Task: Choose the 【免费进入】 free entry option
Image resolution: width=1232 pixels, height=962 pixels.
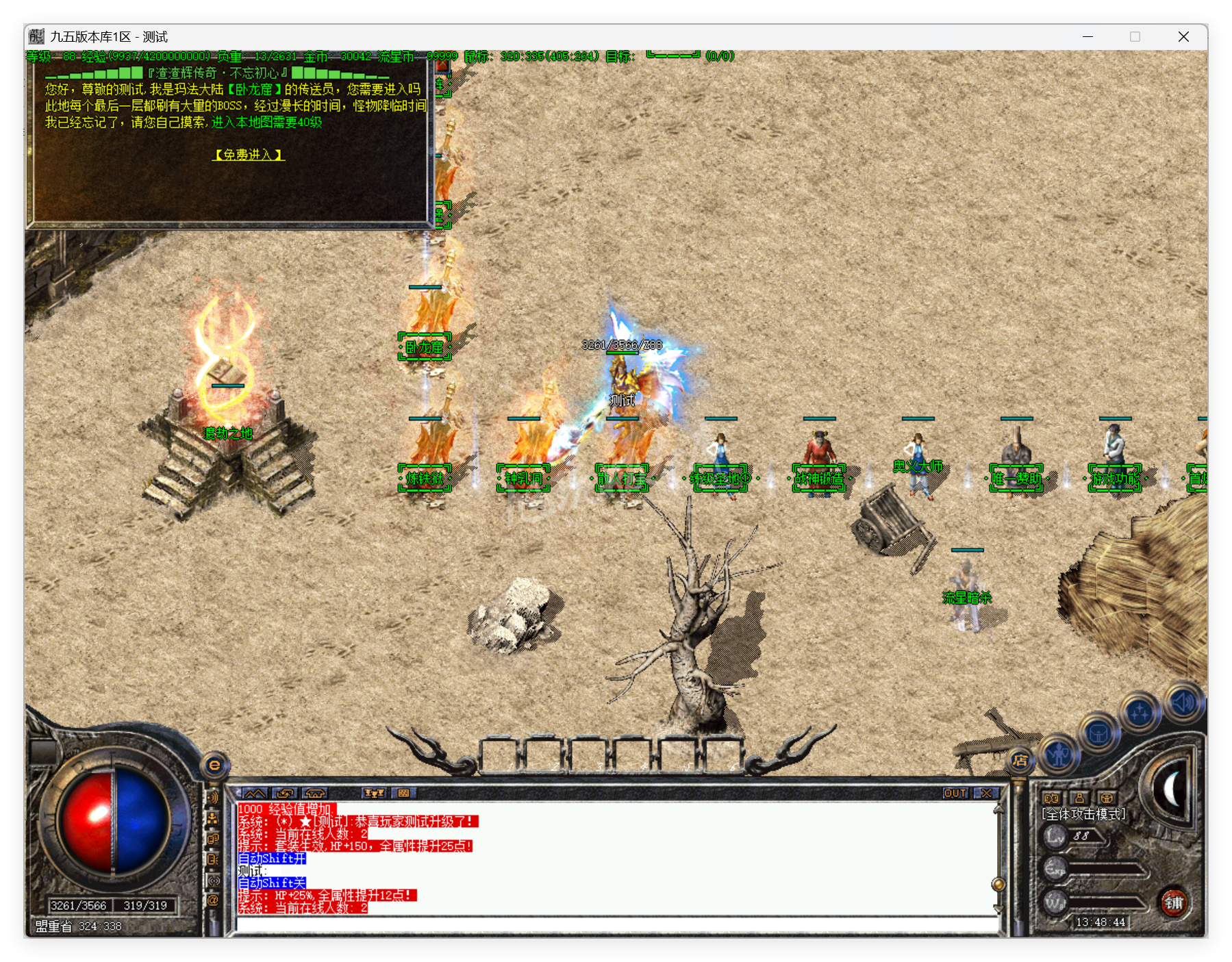Action: (249, 155)
